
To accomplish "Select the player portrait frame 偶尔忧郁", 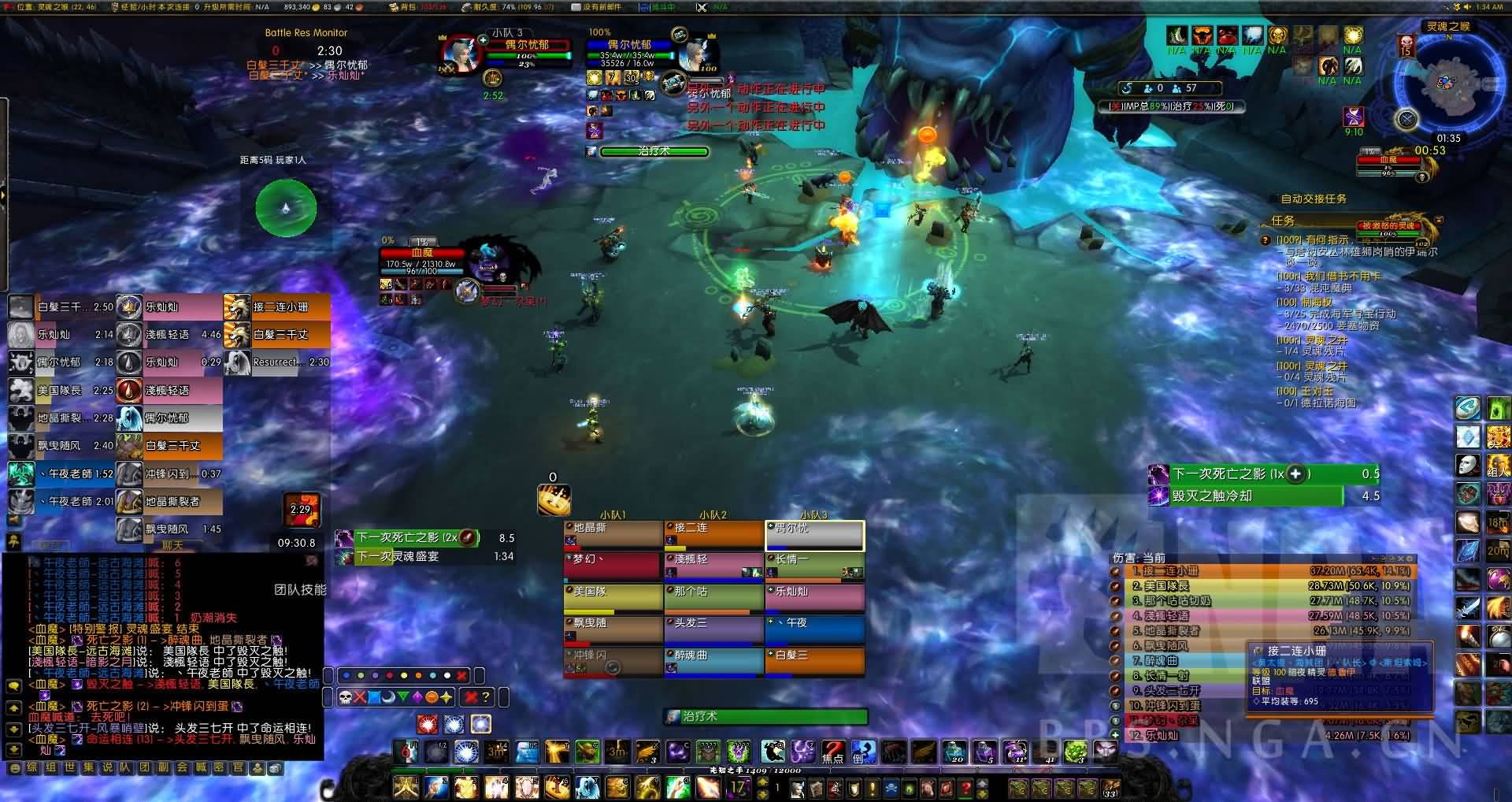I will pyautogui.click(x=458, y=54).
